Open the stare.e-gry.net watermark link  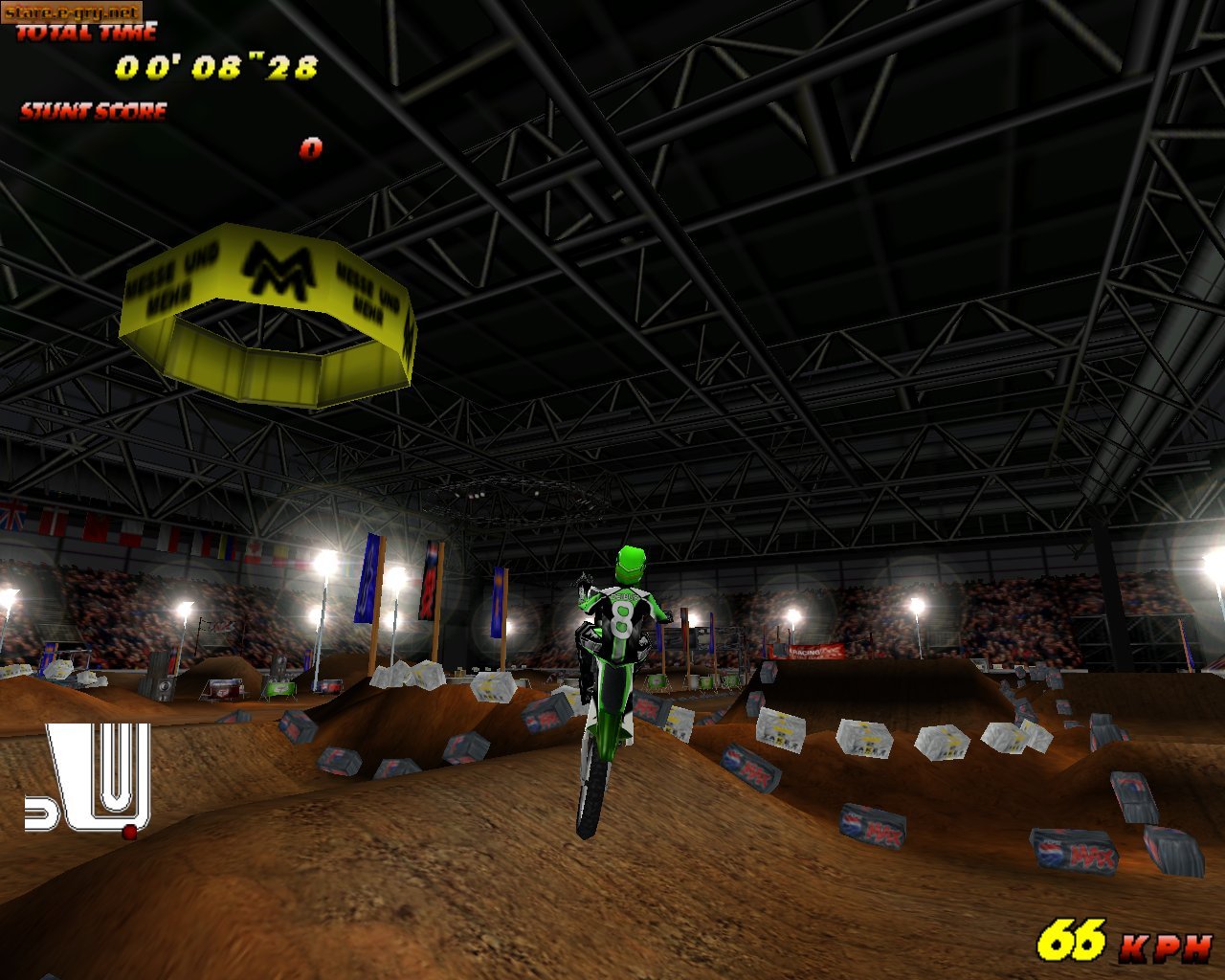click(72, 12)
